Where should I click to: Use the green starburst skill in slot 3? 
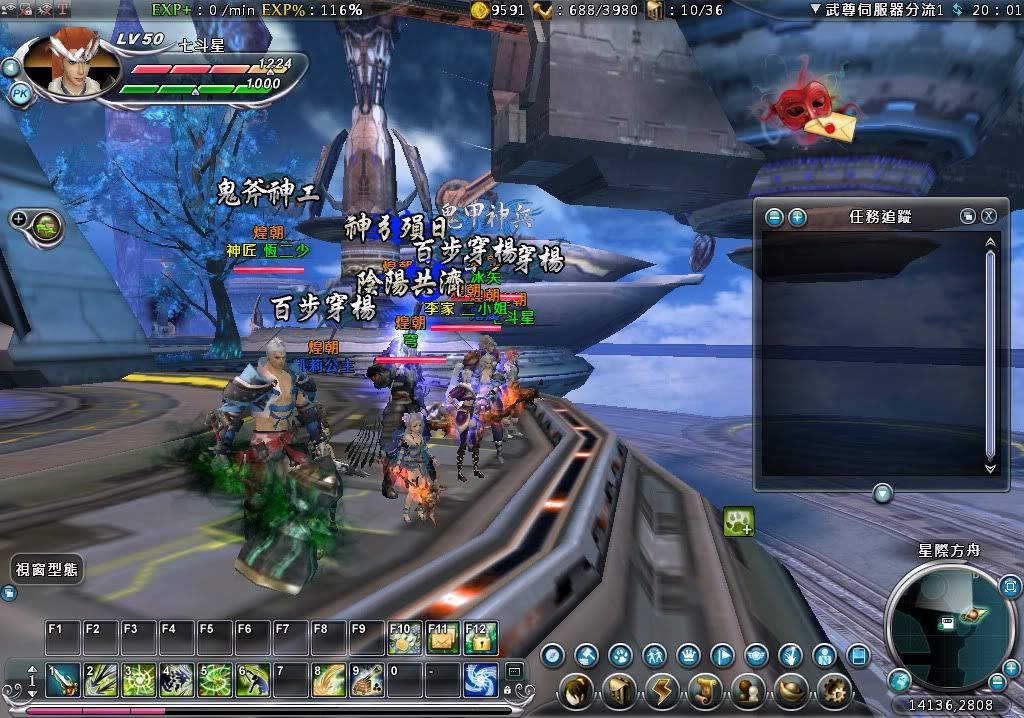139,680
